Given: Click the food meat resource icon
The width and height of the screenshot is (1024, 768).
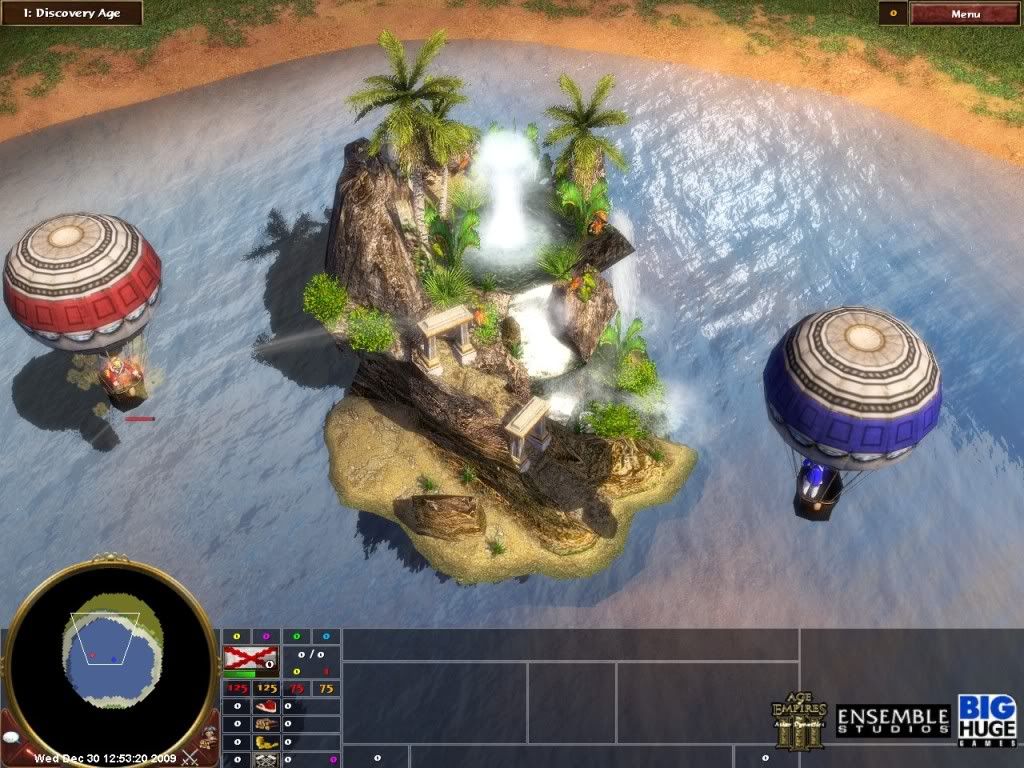Looking at the screenshot, I should pos(265,707).
